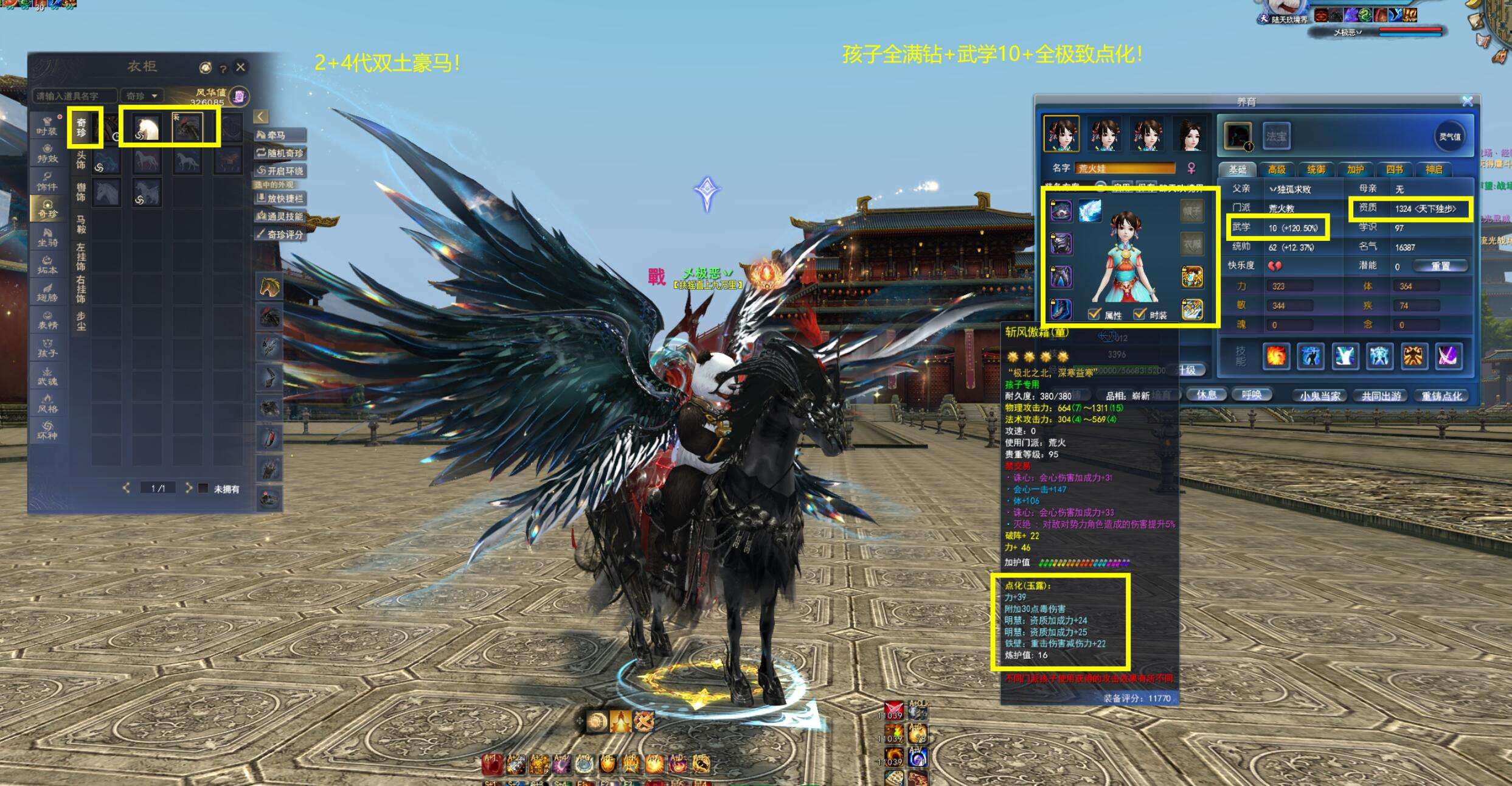Select the 翅膀 wings category
1512x786 pixels.
pyautogui.click(x=47, y=292)
